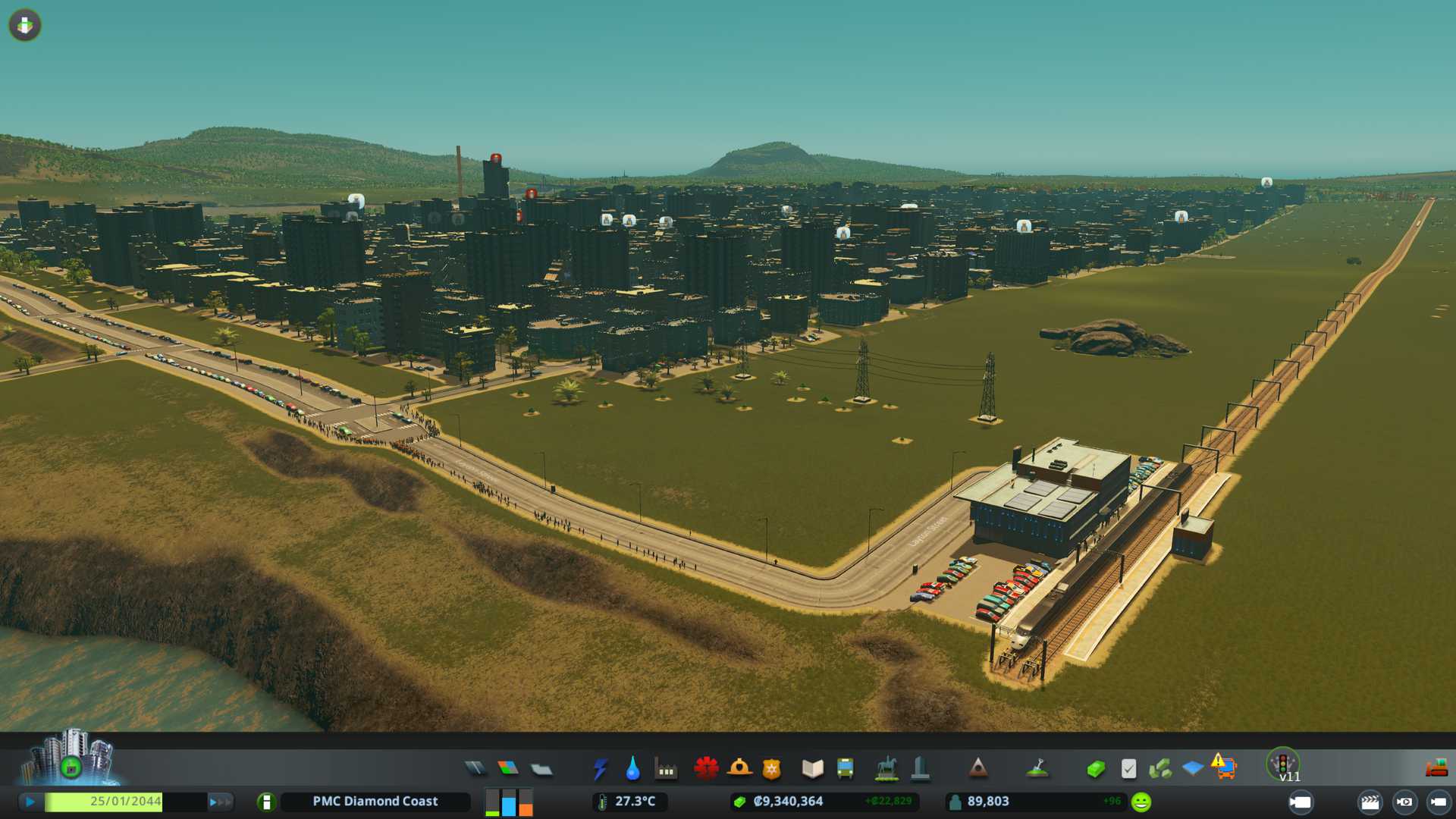This screenshot has height=819, width=1456.
Task: Open the Electricity lightning bolt menu
Action: [600, 769]
